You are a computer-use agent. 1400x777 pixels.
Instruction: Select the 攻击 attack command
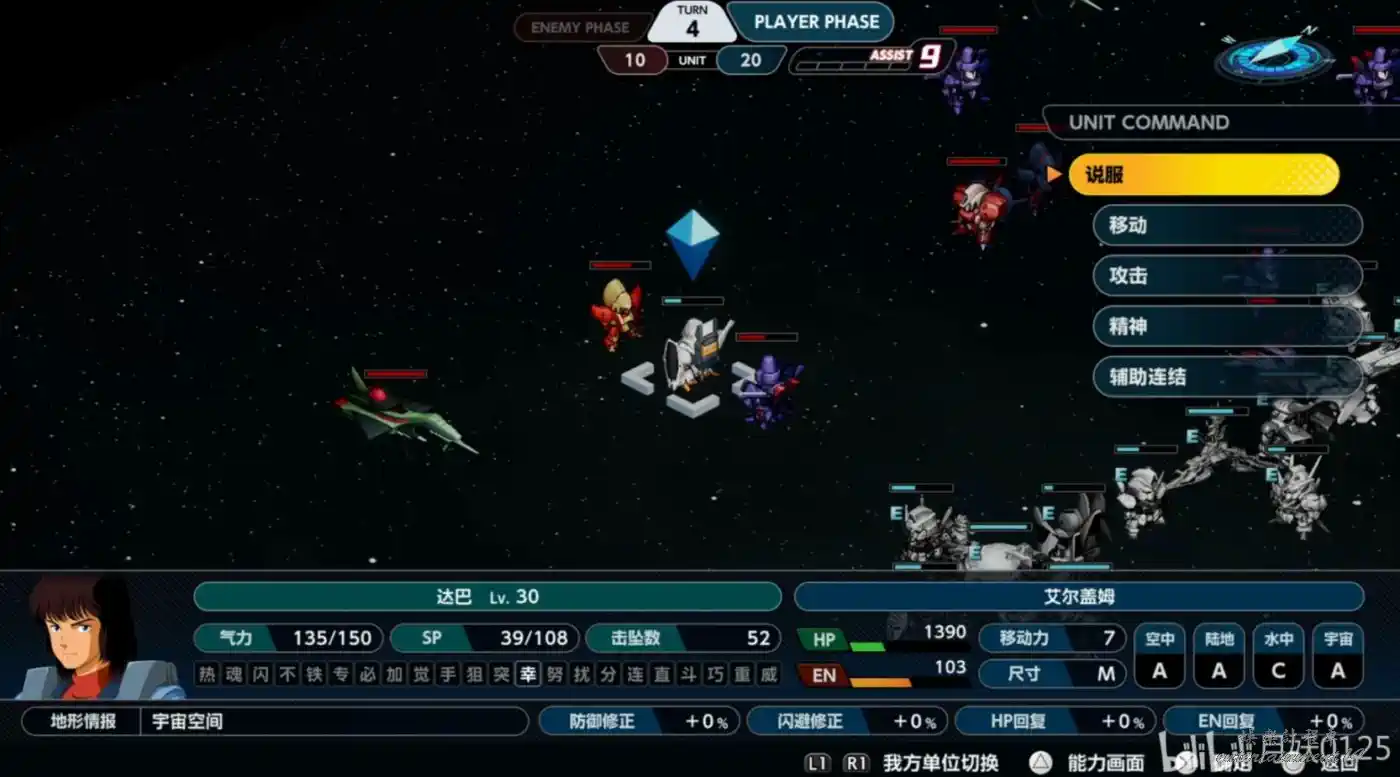click(x=1227, y=276)
